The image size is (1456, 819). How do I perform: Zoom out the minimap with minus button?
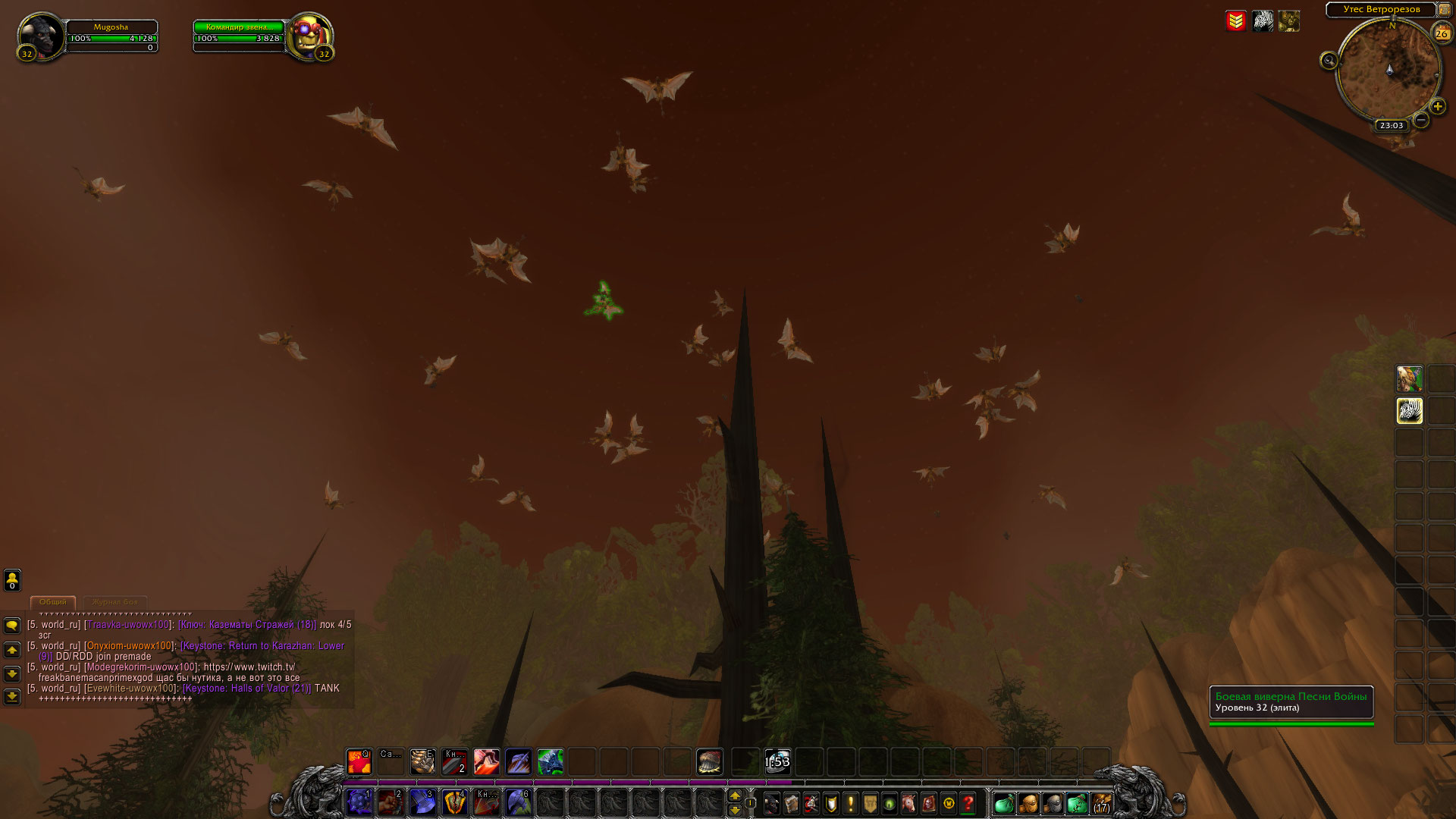click(1421, 120)
